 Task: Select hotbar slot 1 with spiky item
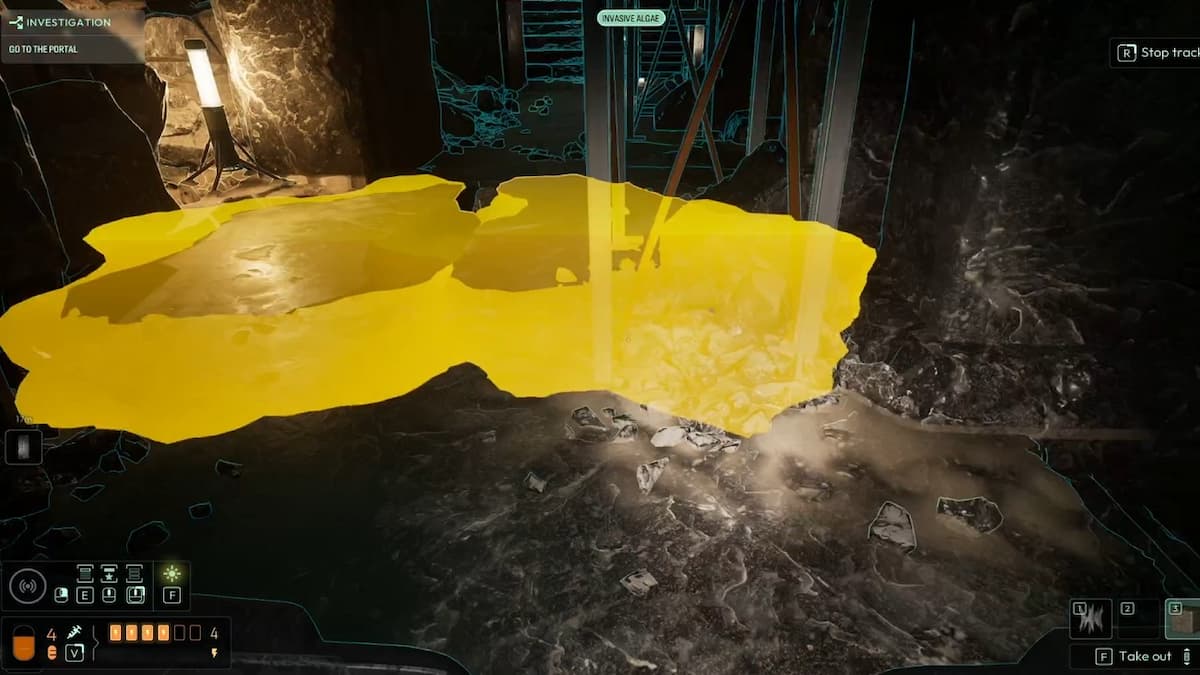pyautogui.click(x=1090, y=619)
